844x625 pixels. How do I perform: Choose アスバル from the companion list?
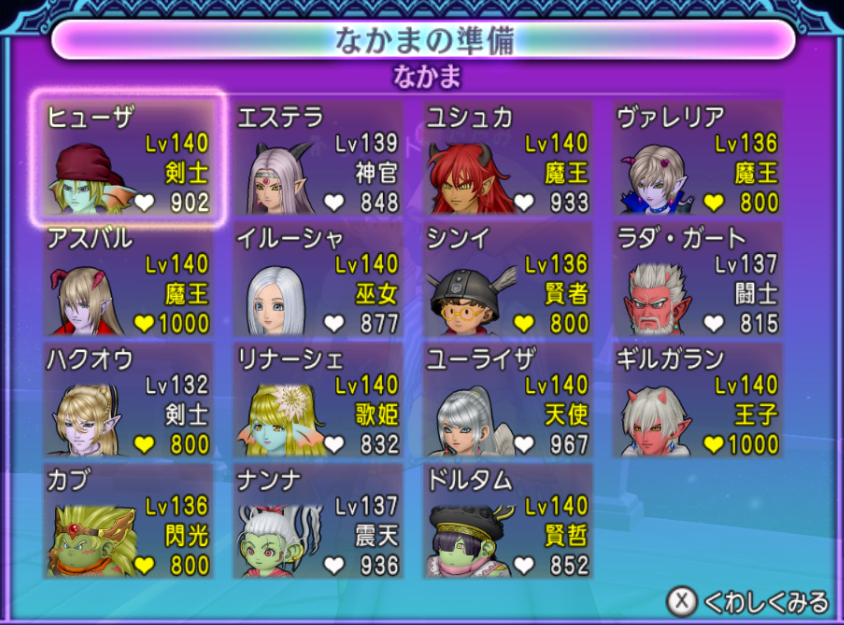click(128, 280)
